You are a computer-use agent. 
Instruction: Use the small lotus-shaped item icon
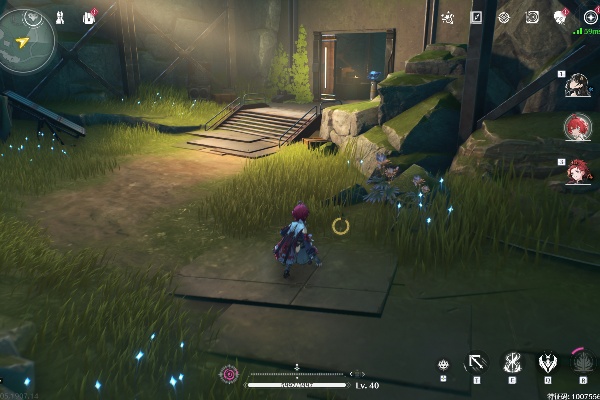click(x=443, y=366)
